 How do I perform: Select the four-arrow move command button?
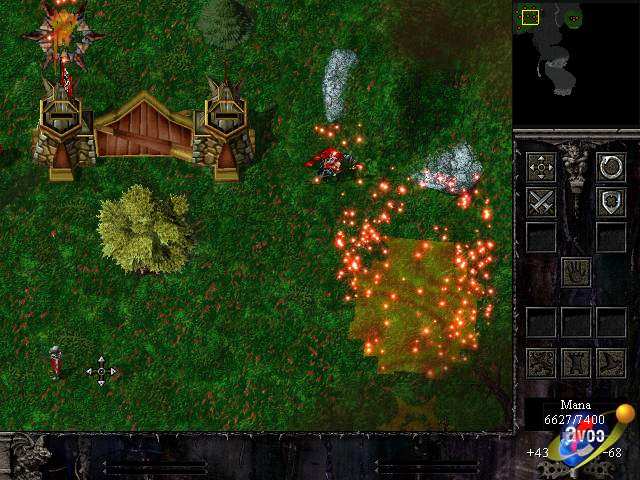click(x=541, y=166)
